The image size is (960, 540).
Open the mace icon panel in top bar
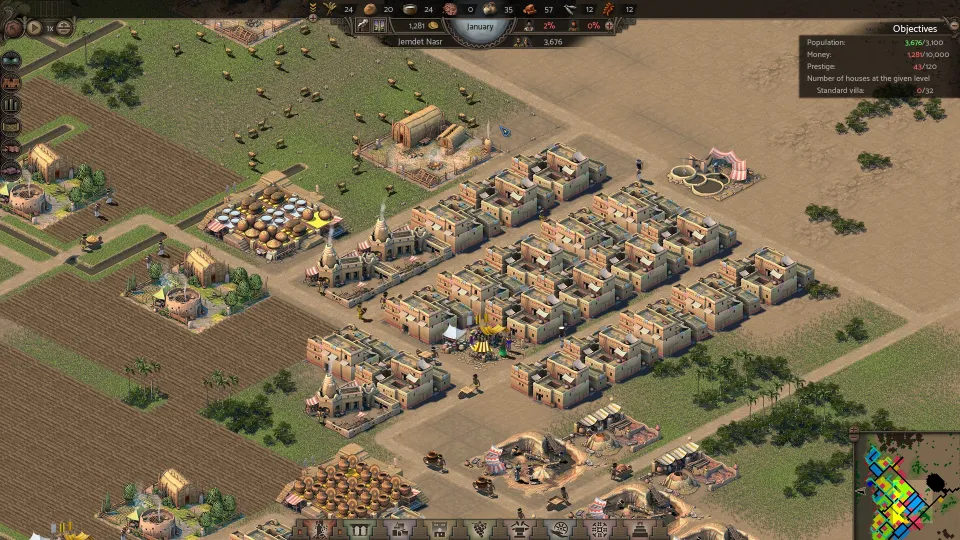pyautogui.click(x=363, y=25)
